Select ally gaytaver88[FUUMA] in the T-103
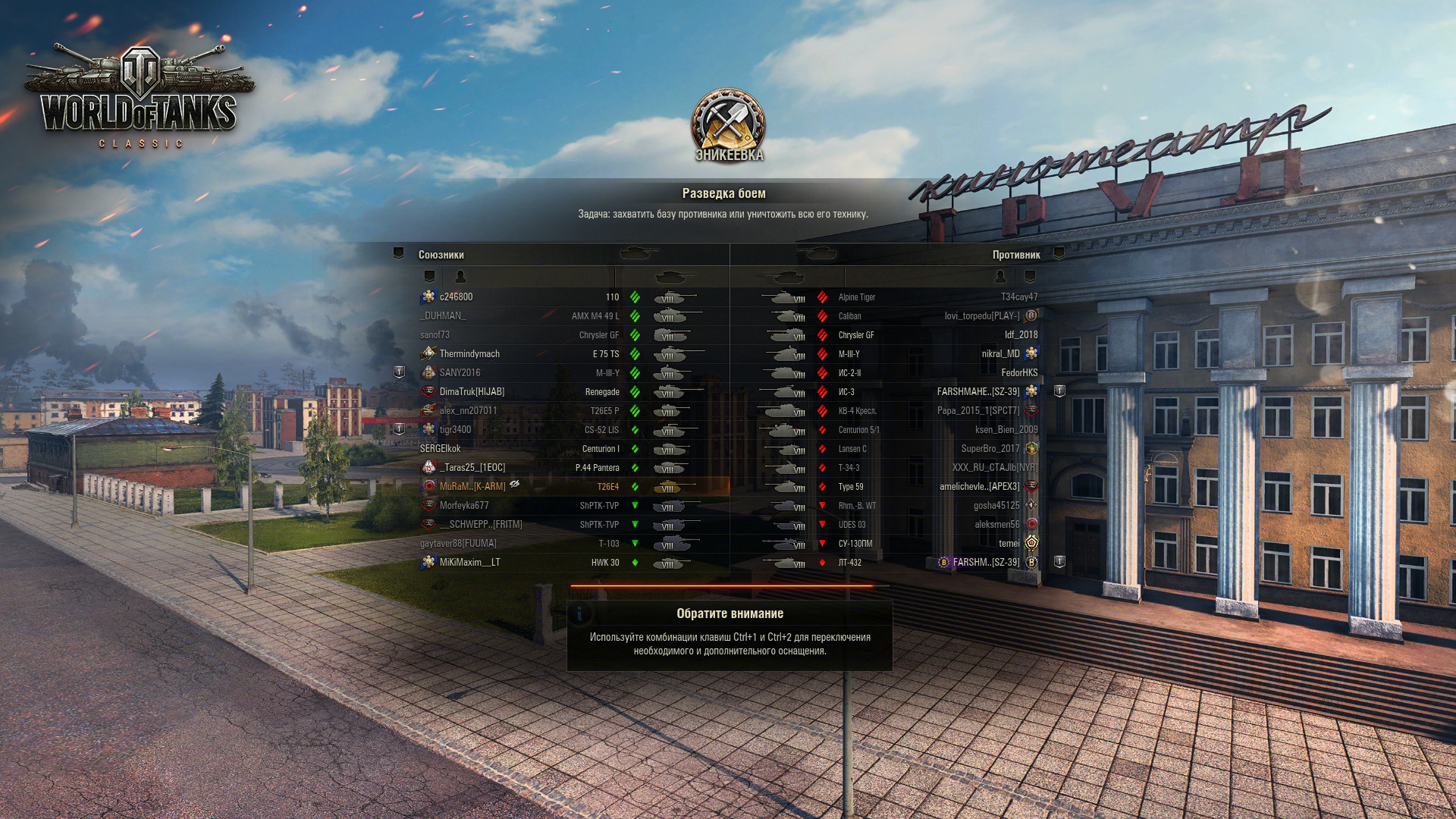This screenshot has width=1456, height=819. click(x=459, y=544)
